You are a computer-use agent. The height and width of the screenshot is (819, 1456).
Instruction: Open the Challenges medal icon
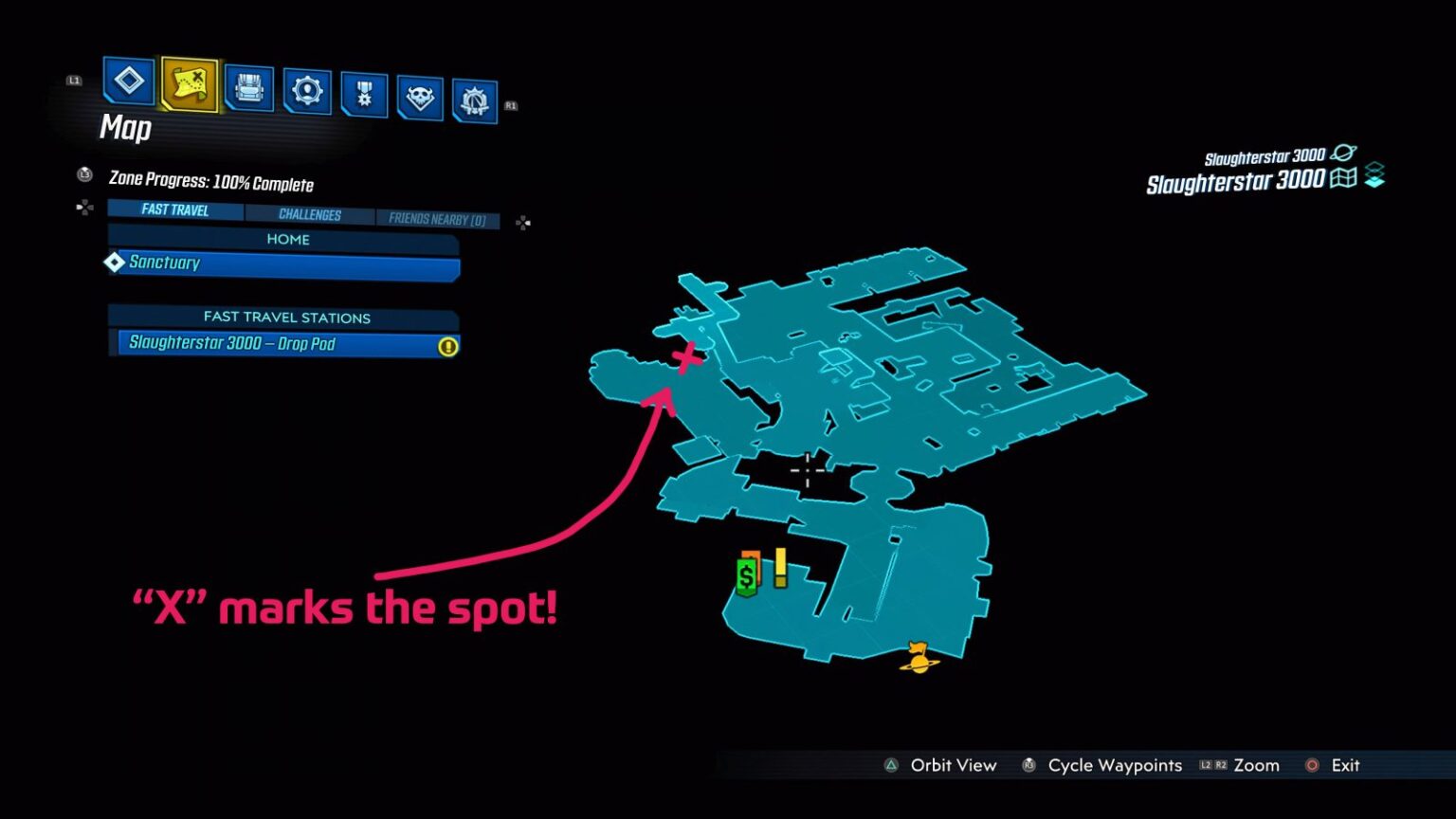point(362,90)
